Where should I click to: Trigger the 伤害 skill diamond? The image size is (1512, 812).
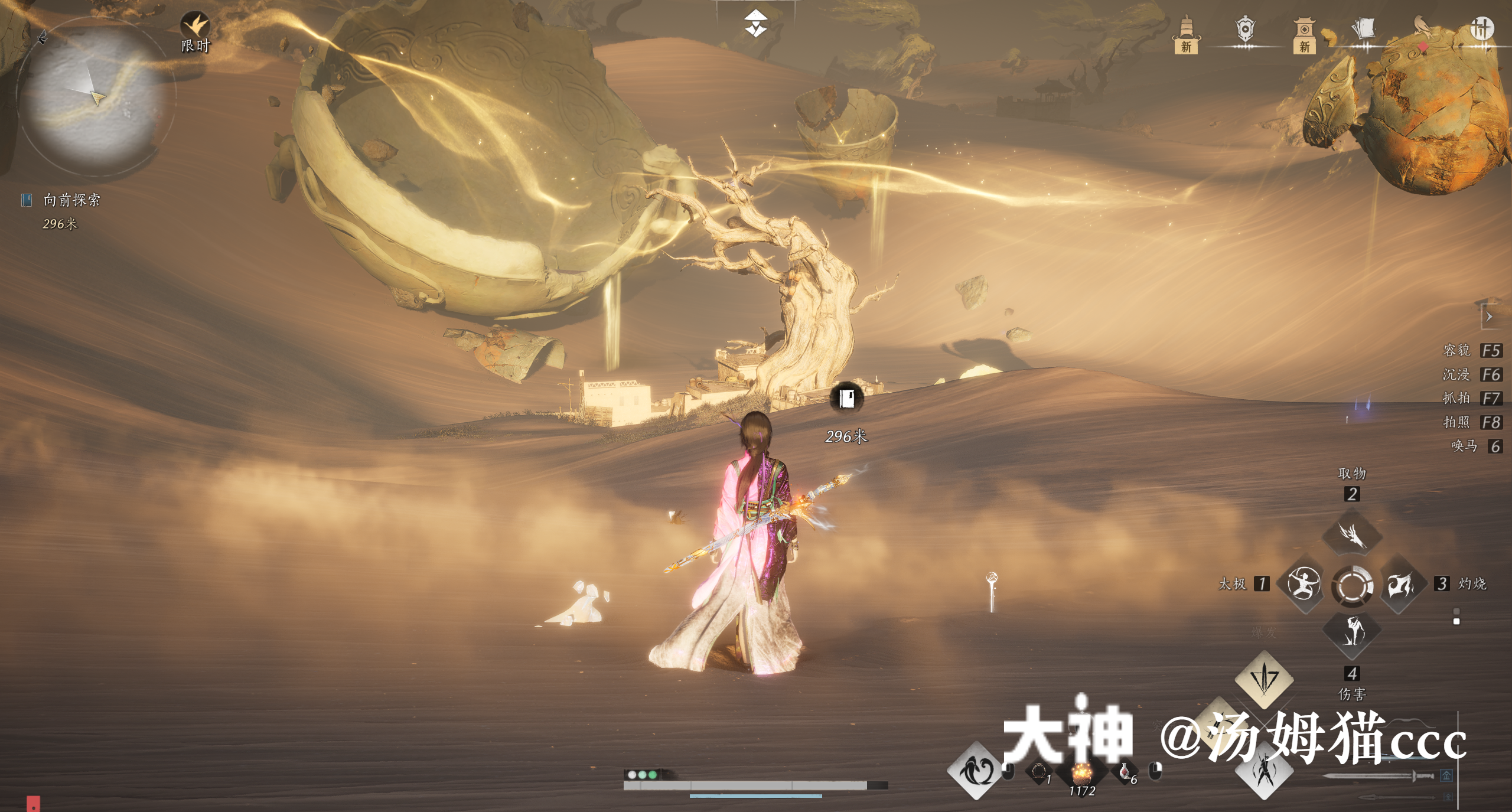point(1352,632)
